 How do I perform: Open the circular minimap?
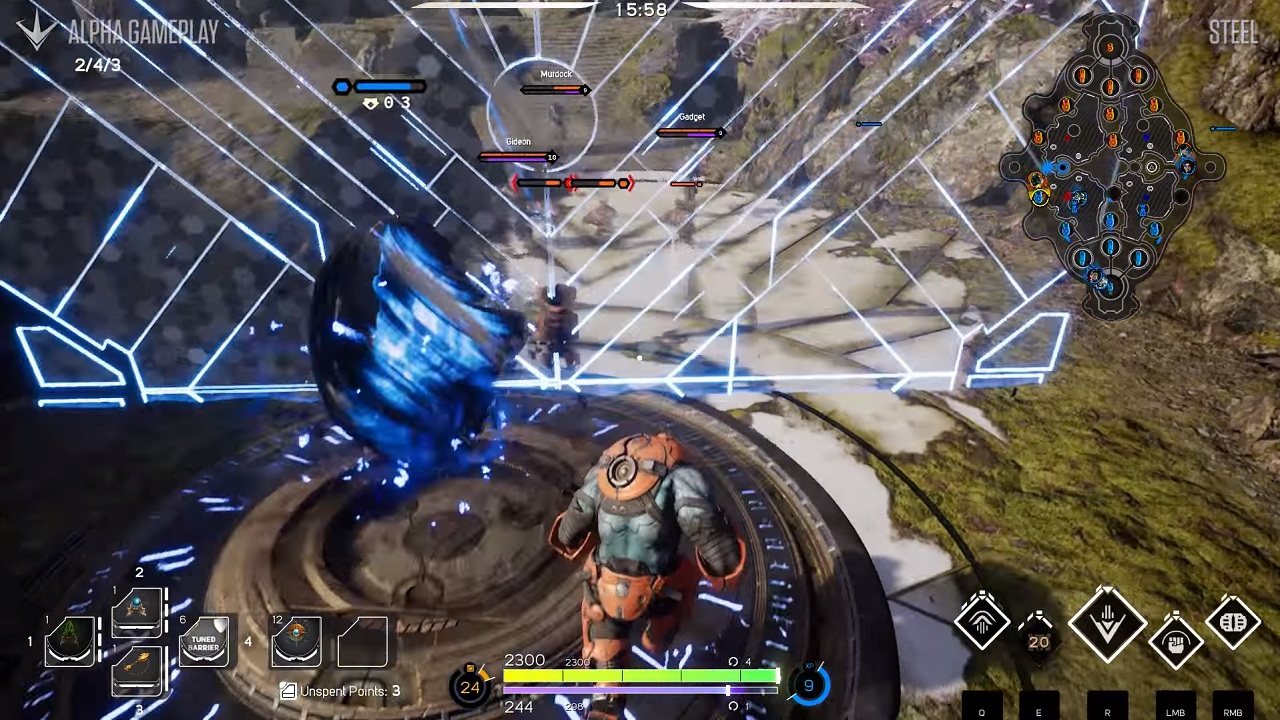pos(1111,166)
